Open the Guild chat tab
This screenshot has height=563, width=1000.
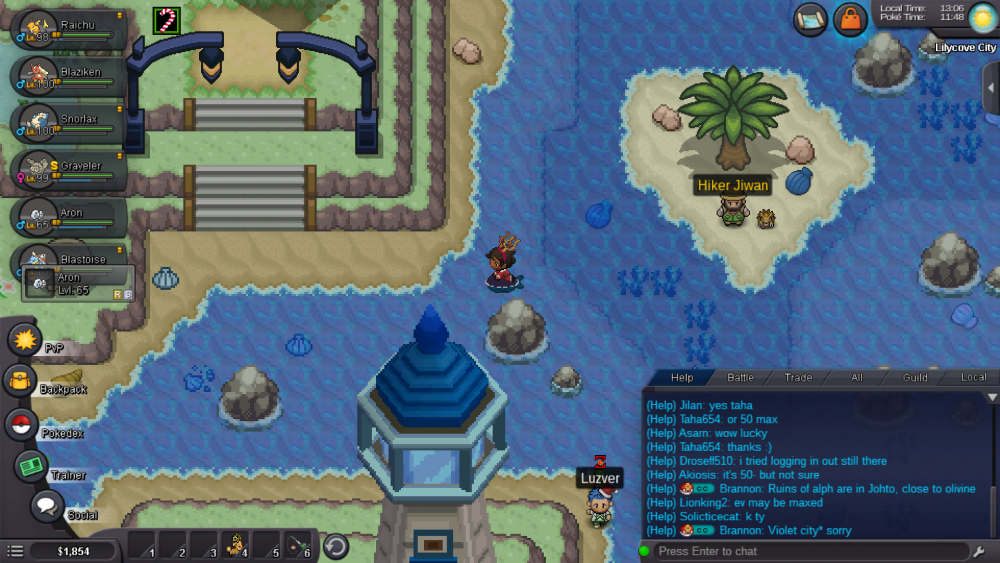[x=915, y=377]
